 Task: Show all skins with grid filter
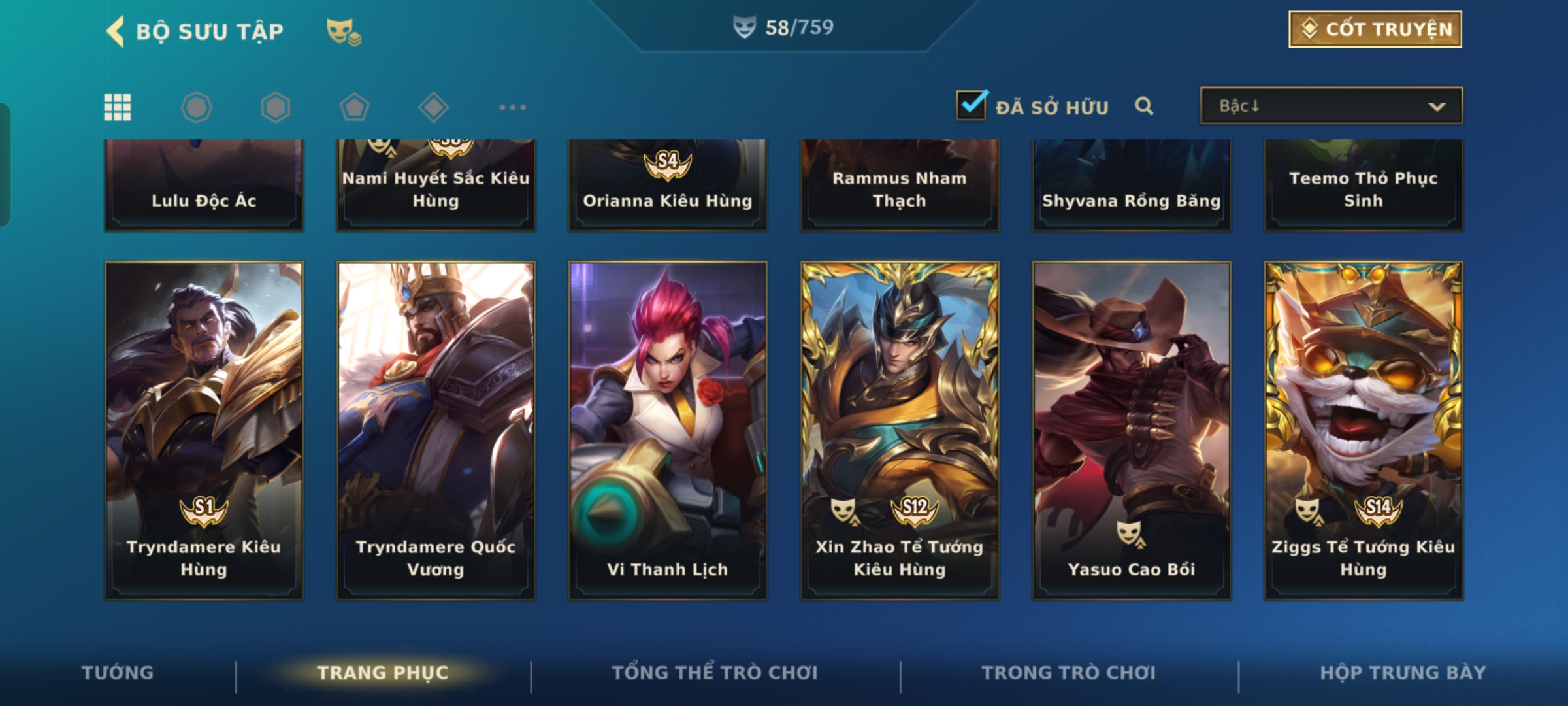click(118, 107)
